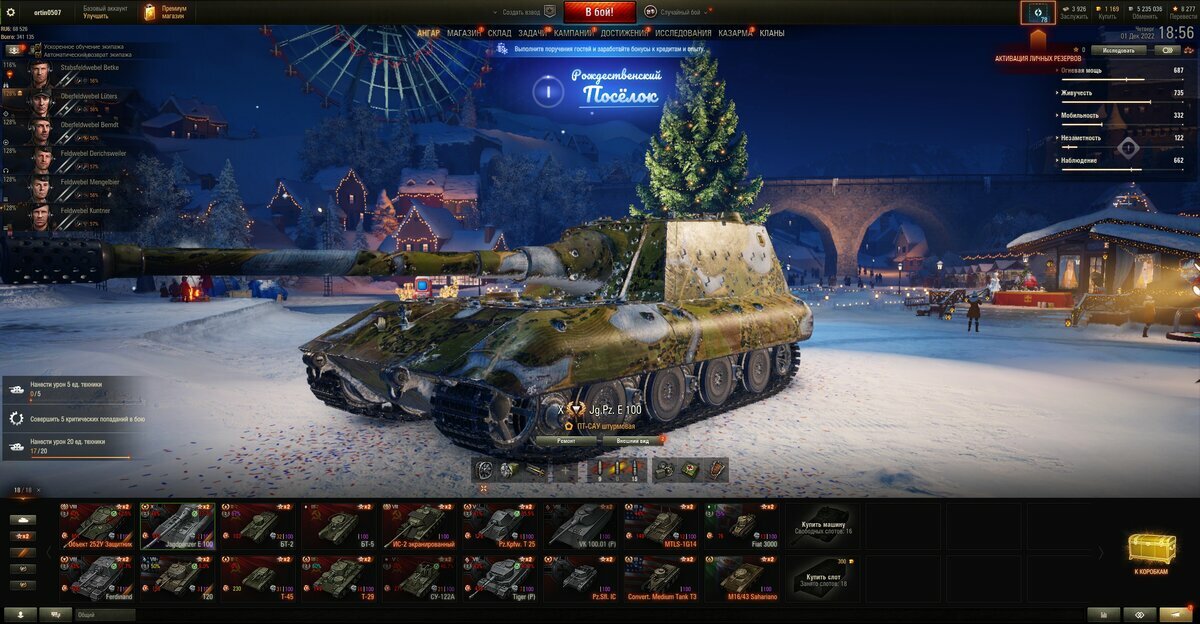Click "Создать взвод" to create a platoon

pos(527,12)
